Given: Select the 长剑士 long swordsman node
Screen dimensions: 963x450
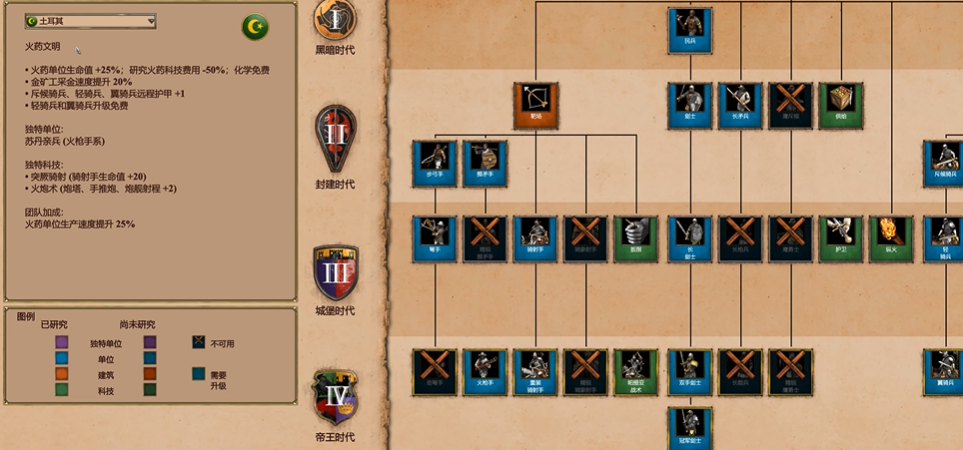Looking at the screenshot, I should point(690,239).
